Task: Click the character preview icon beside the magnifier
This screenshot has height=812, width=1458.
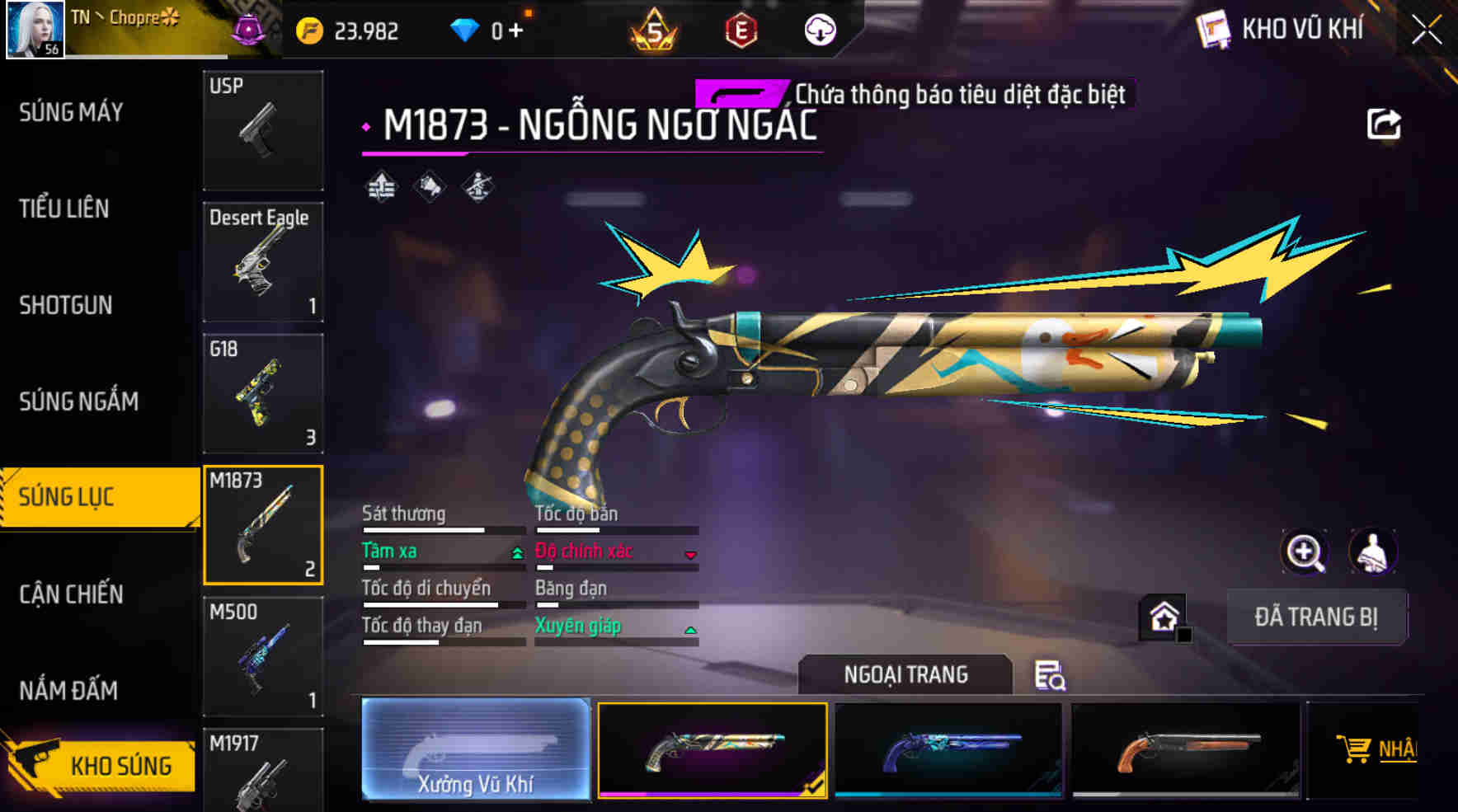Action: [1373, 552]
